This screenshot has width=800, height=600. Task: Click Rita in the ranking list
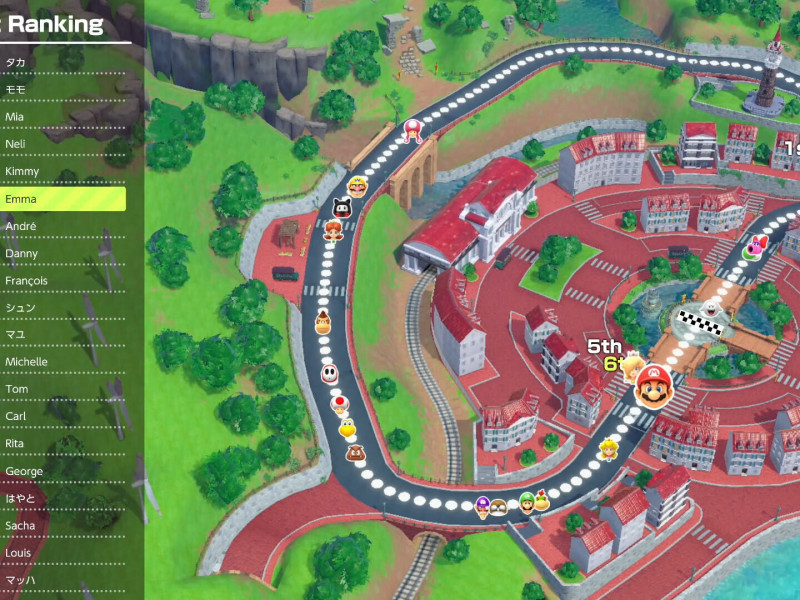pos(62,443)
